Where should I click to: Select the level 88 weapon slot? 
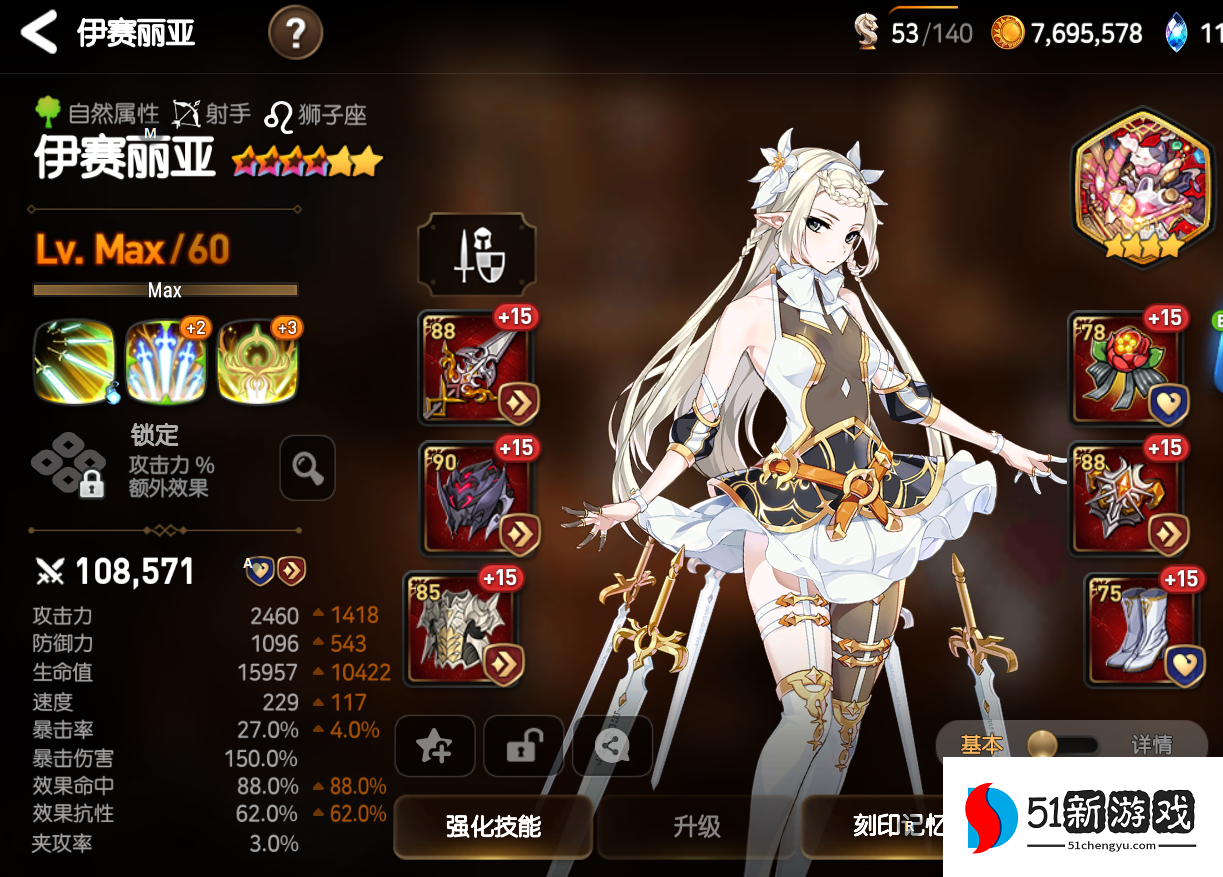pos(476,367)
